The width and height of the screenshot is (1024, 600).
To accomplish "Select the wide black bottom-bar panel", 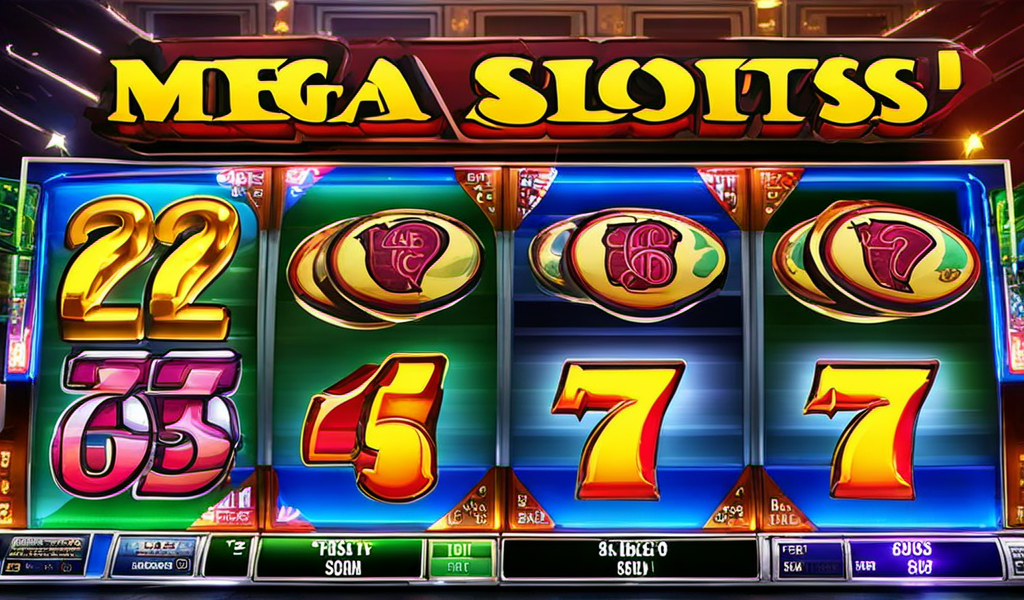I will [x=629, y=558].
